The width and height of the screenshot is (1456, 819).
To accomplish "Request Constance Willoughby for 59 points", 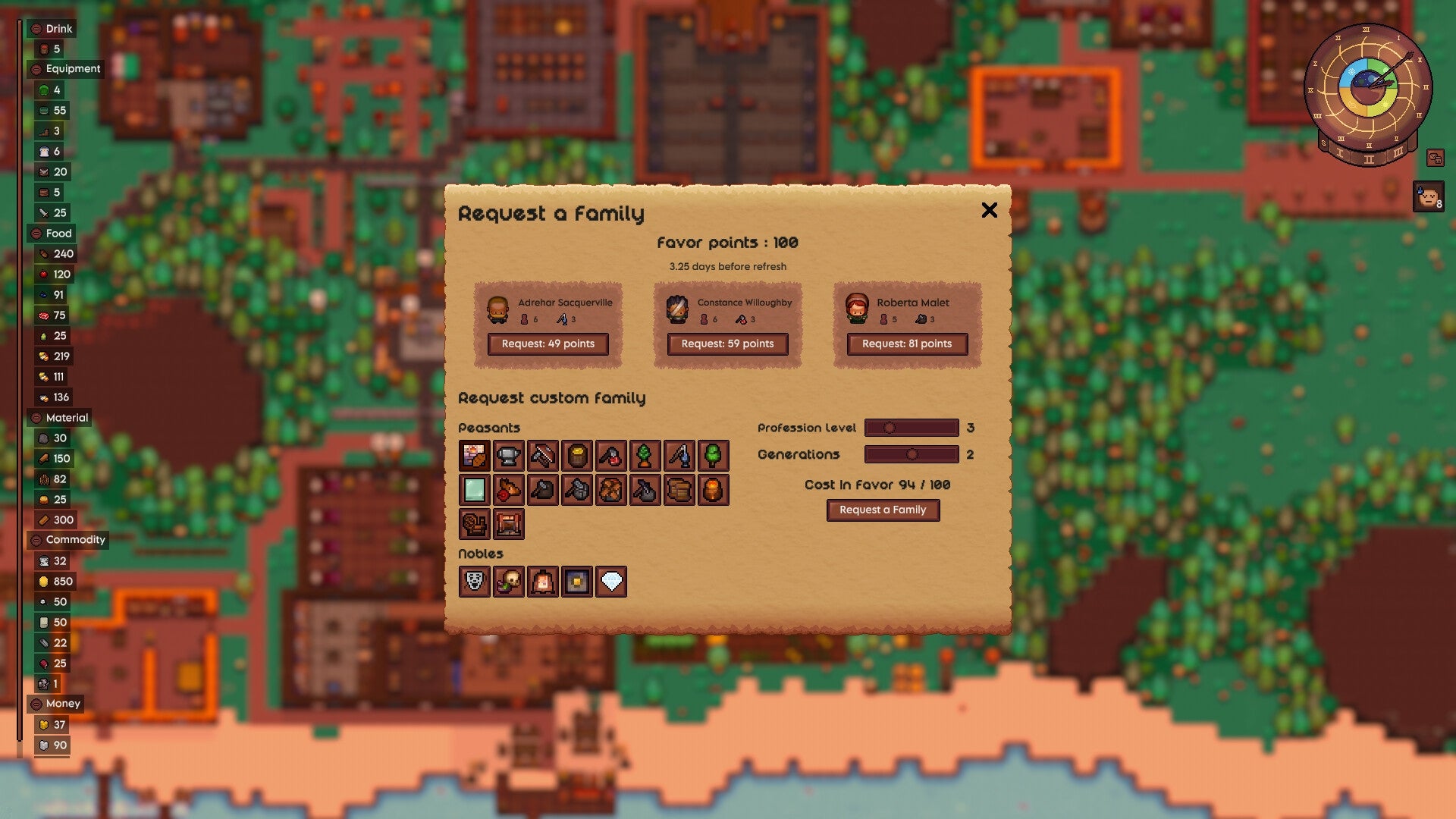I will coord(727,344).
